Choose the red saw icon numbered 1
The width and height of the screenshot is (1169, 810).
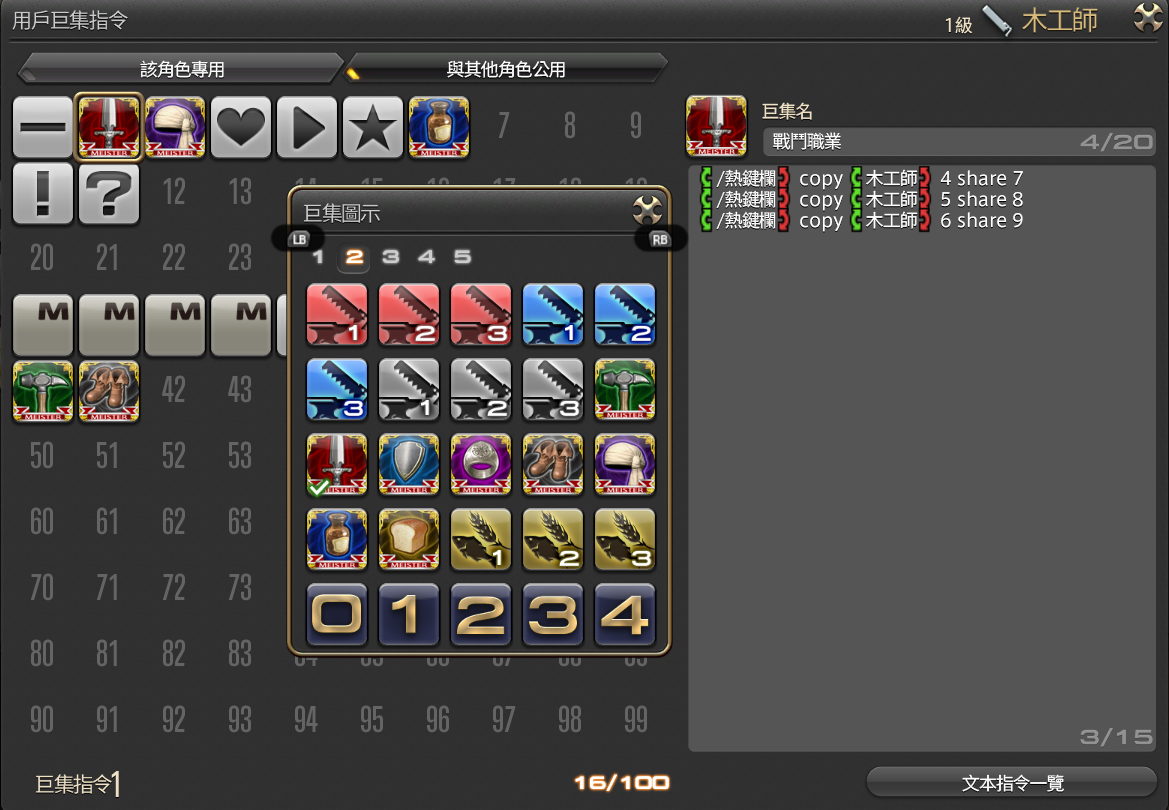[337, 315]
